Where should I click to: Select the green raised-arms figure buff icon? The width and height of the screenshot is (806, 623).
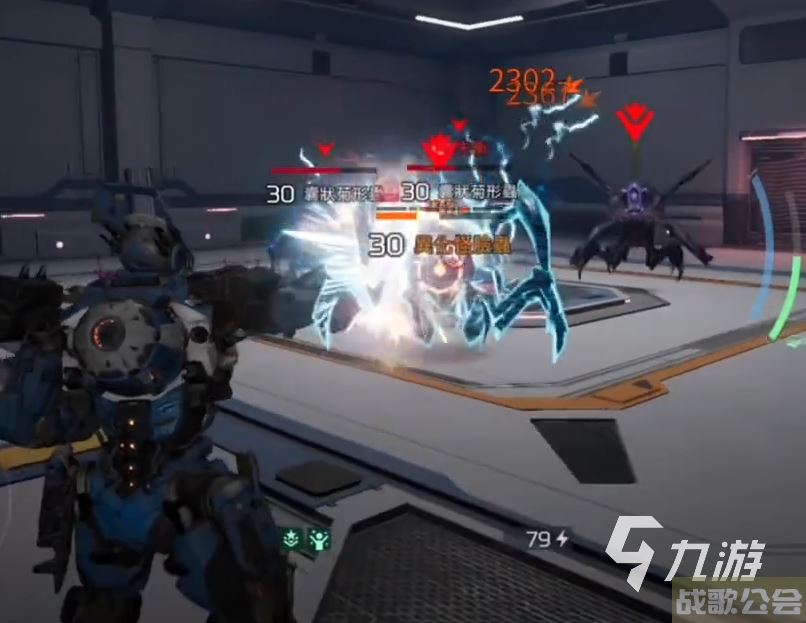click(318, 538)
